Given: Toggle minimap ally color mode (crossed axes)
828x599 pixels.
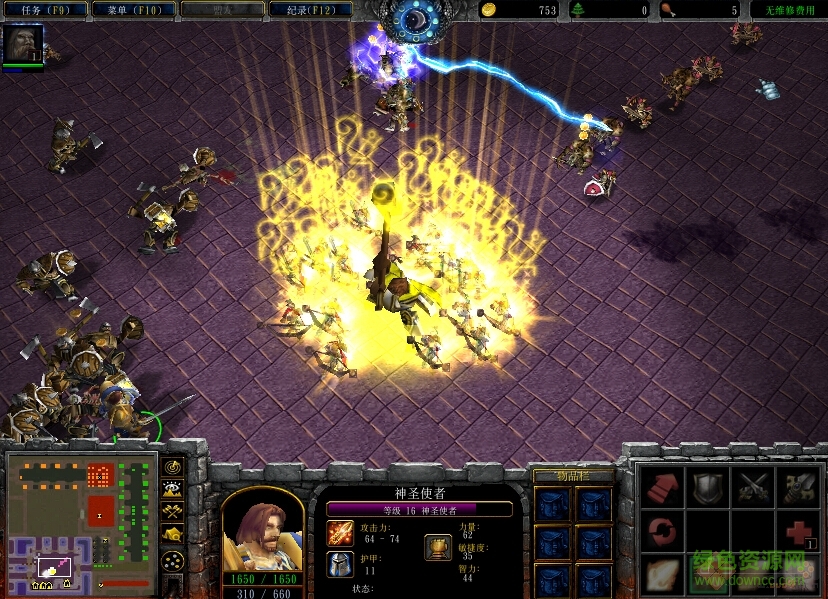Looking at the screenshot, I should pos(173,513).
